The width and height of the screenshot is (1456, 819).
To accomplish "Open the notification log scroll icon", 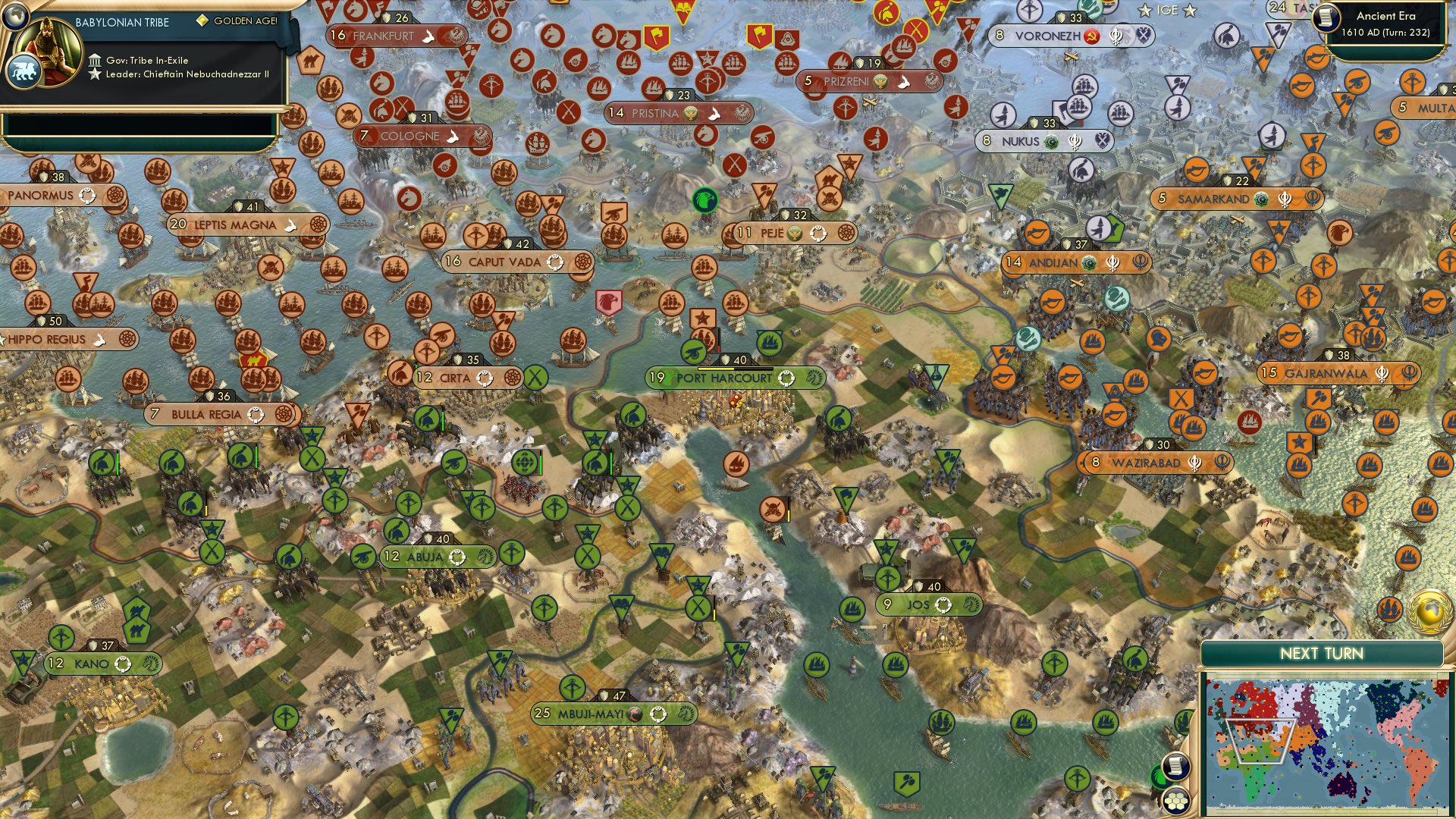I will point(1176,764).
